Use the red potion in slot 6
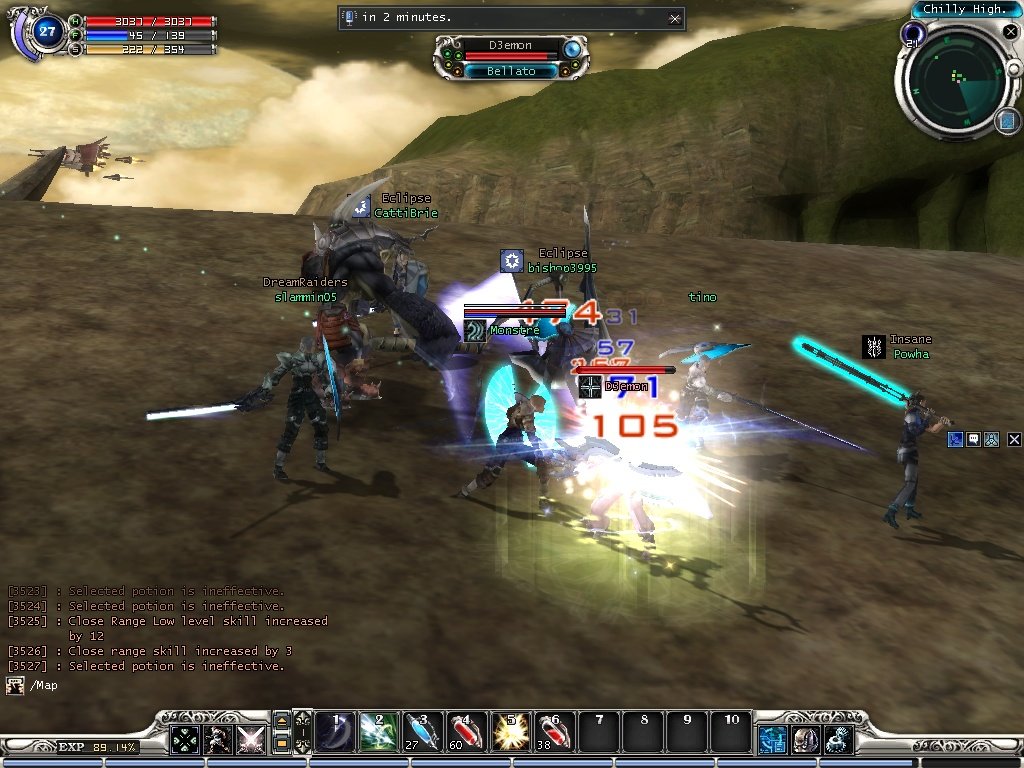 (x=555, y=732)
